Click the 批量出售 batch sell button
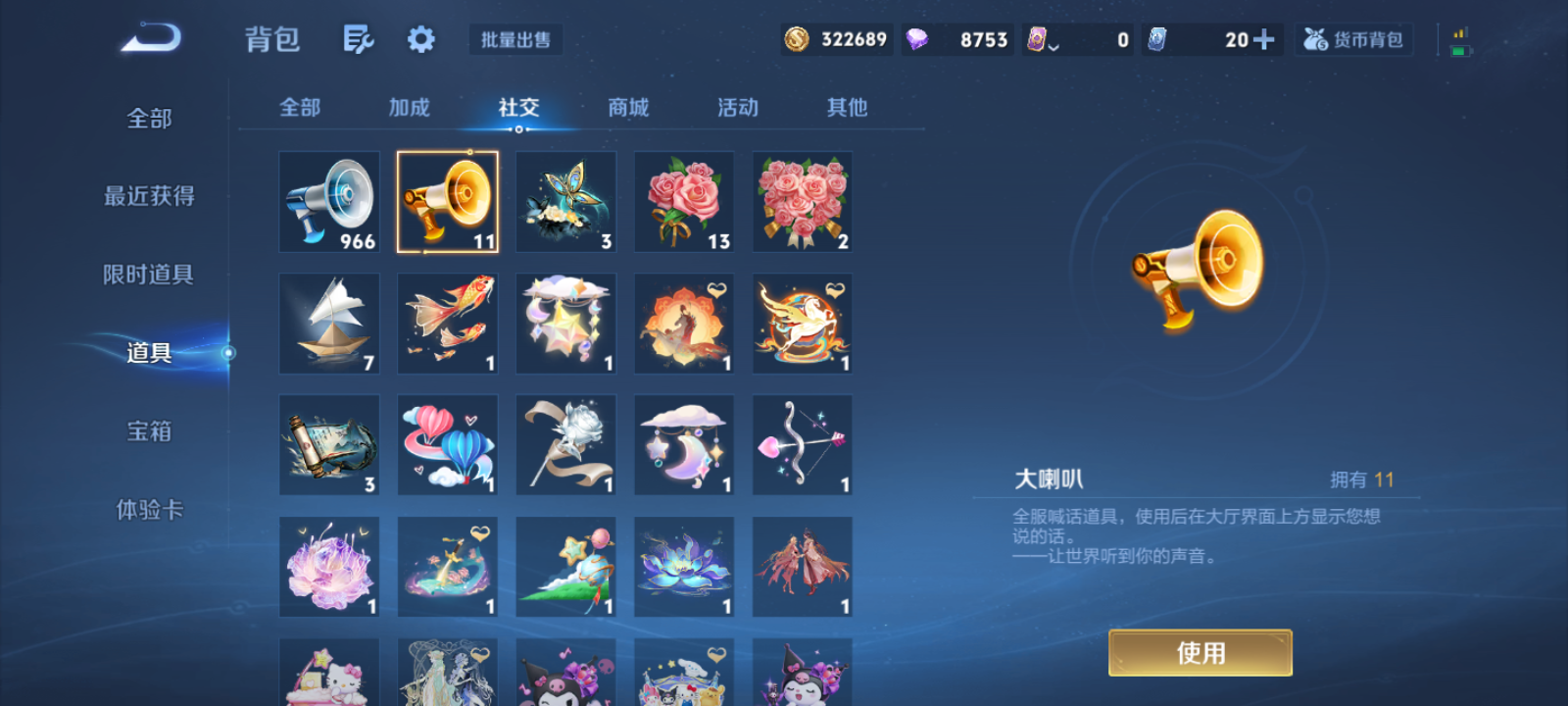 (x=514, y=40)
